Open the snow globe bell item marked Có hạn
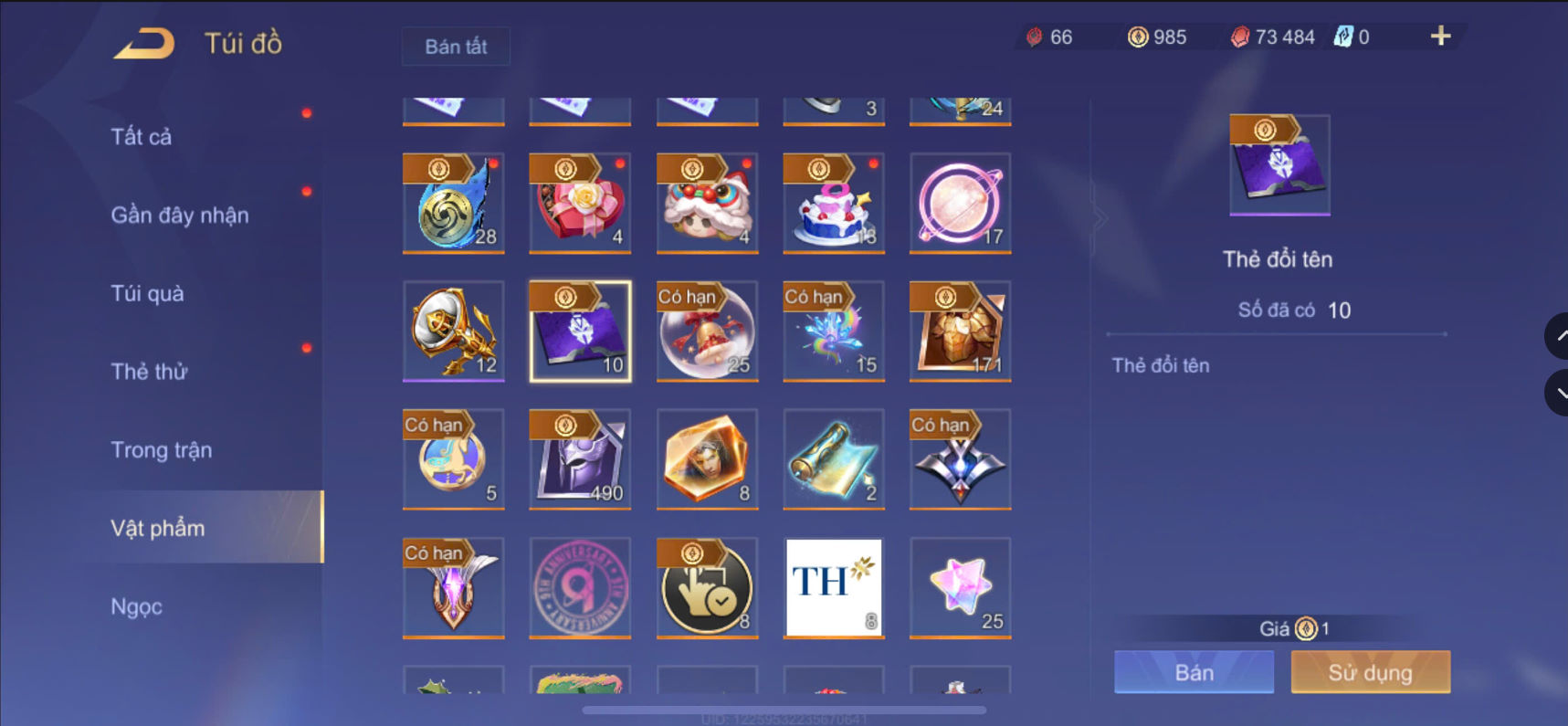The image size is (1568, 726). pos(706,331)
